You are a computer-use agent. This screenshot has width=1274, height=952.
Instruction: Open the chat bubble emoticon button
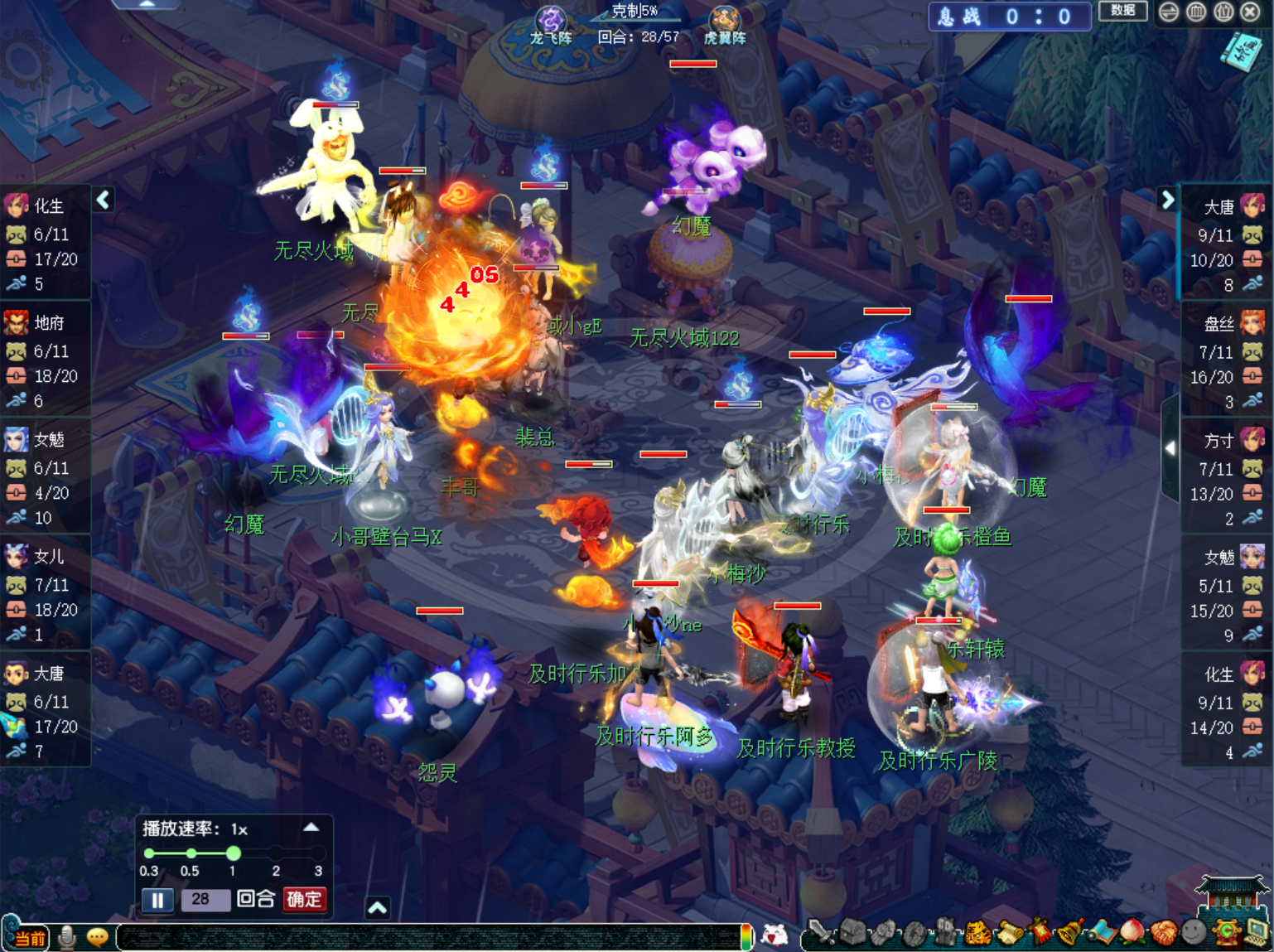click(x=98, y=937)
